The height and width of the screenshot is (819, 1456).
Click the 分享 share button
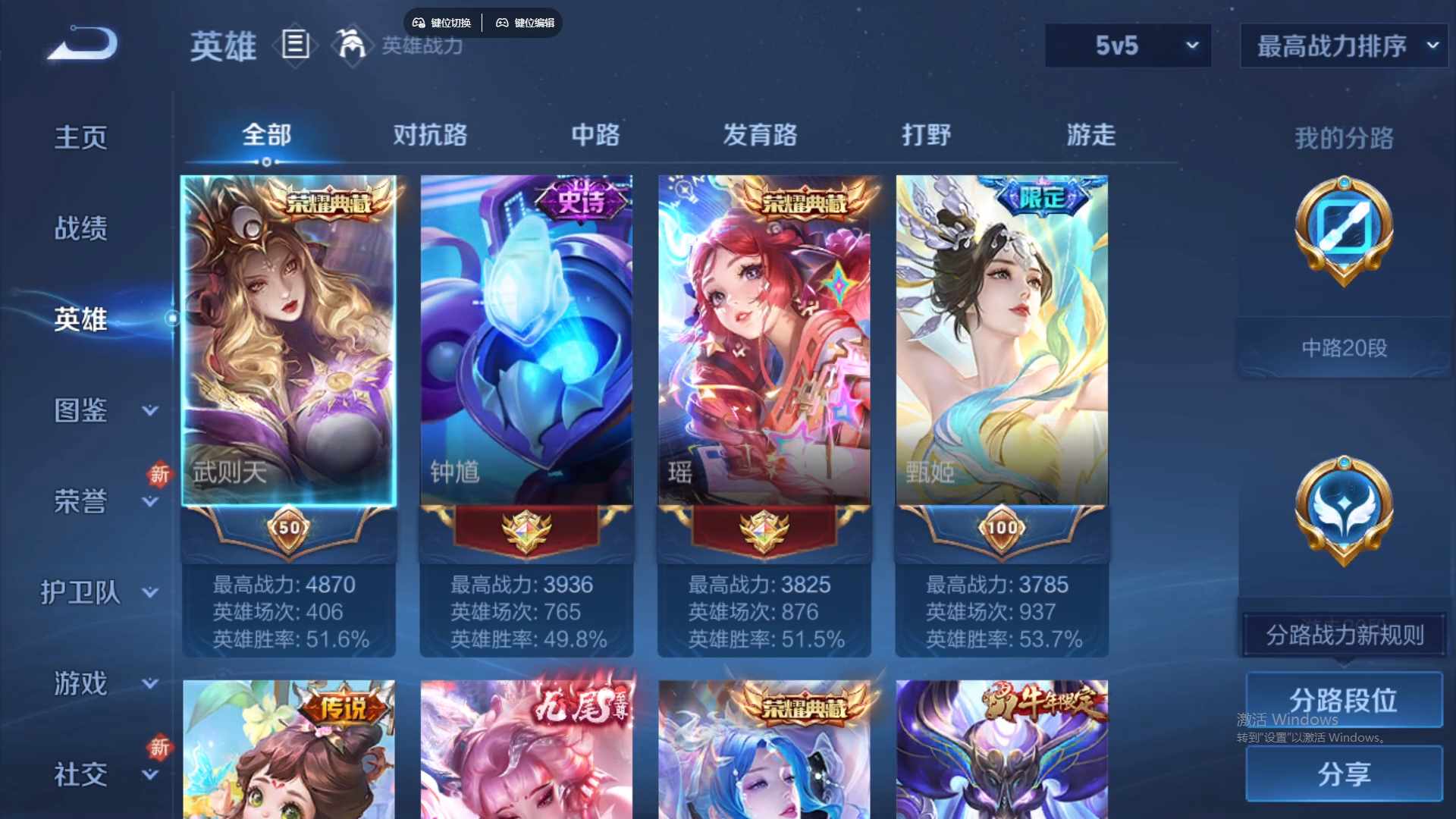click(1345, 774)
